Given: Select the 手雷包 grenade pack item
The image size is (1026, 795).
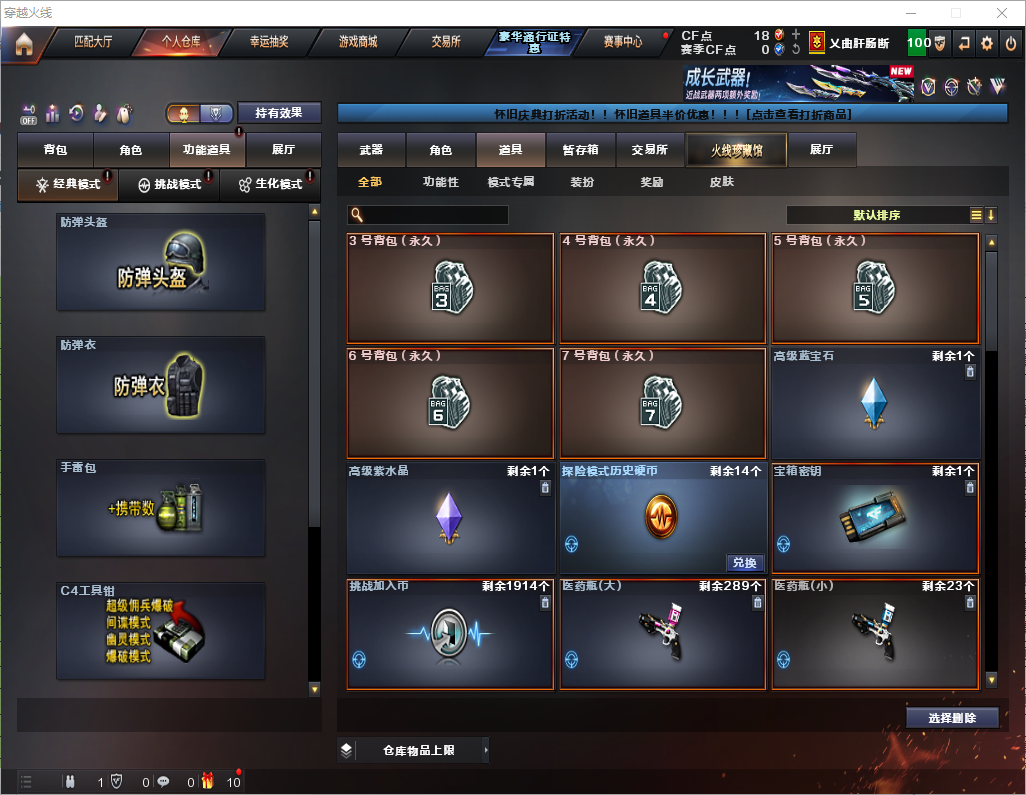Looking at the screenshot, I should (x=161, y=508).
